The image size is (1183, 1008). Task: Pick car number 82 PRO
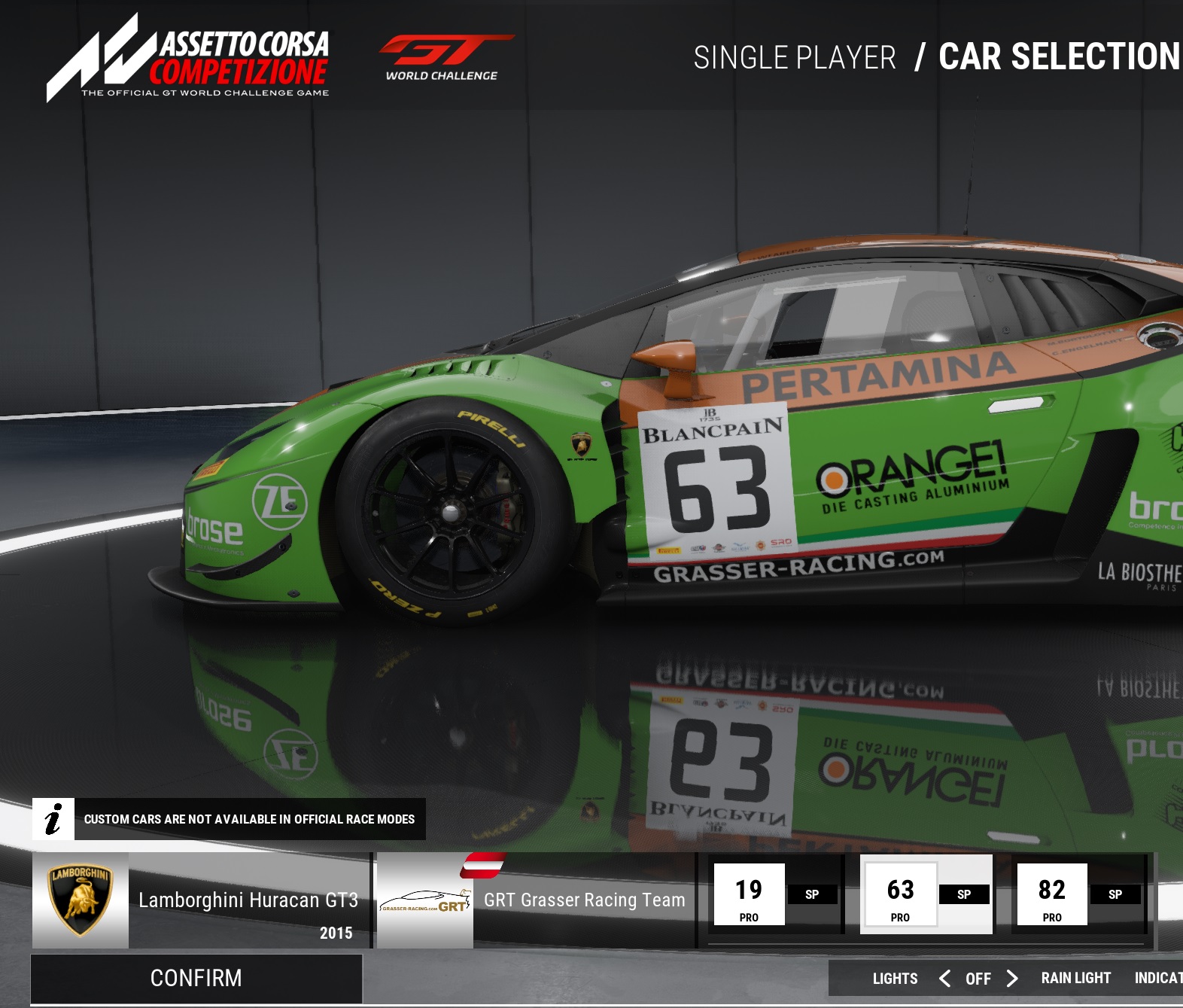tap(1078, 894)
